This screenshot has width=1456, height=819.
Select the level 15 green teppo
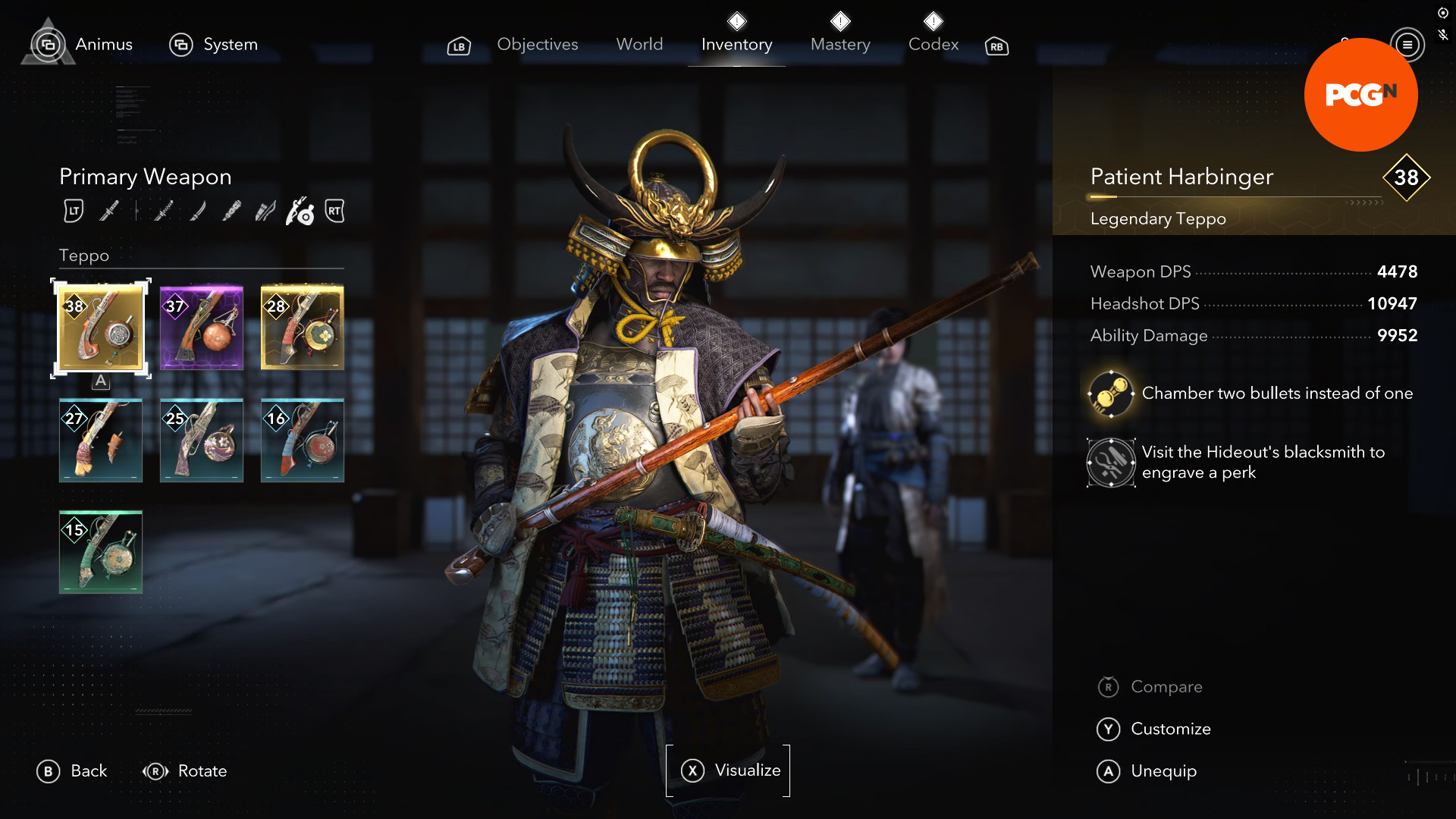[101, 552]
